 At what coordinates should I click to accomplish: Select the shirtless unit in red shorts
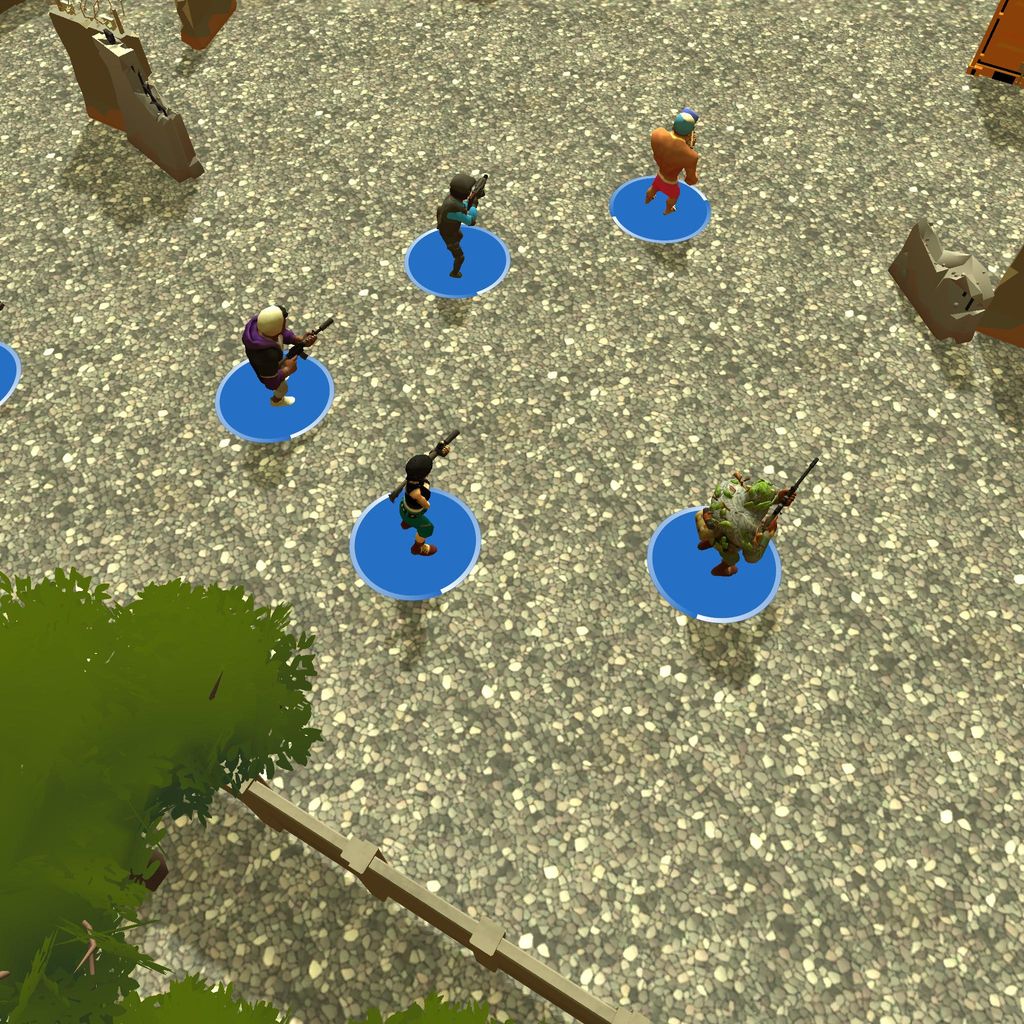point(672,162)
